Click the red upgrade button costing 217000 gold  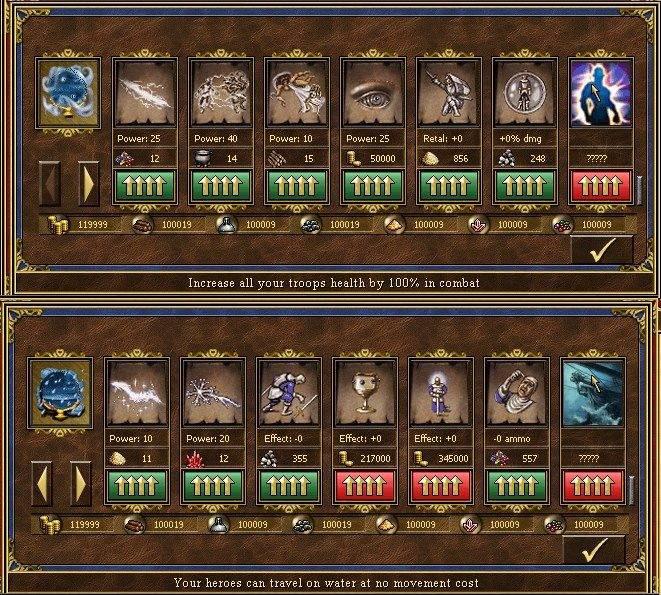[364, 487]
